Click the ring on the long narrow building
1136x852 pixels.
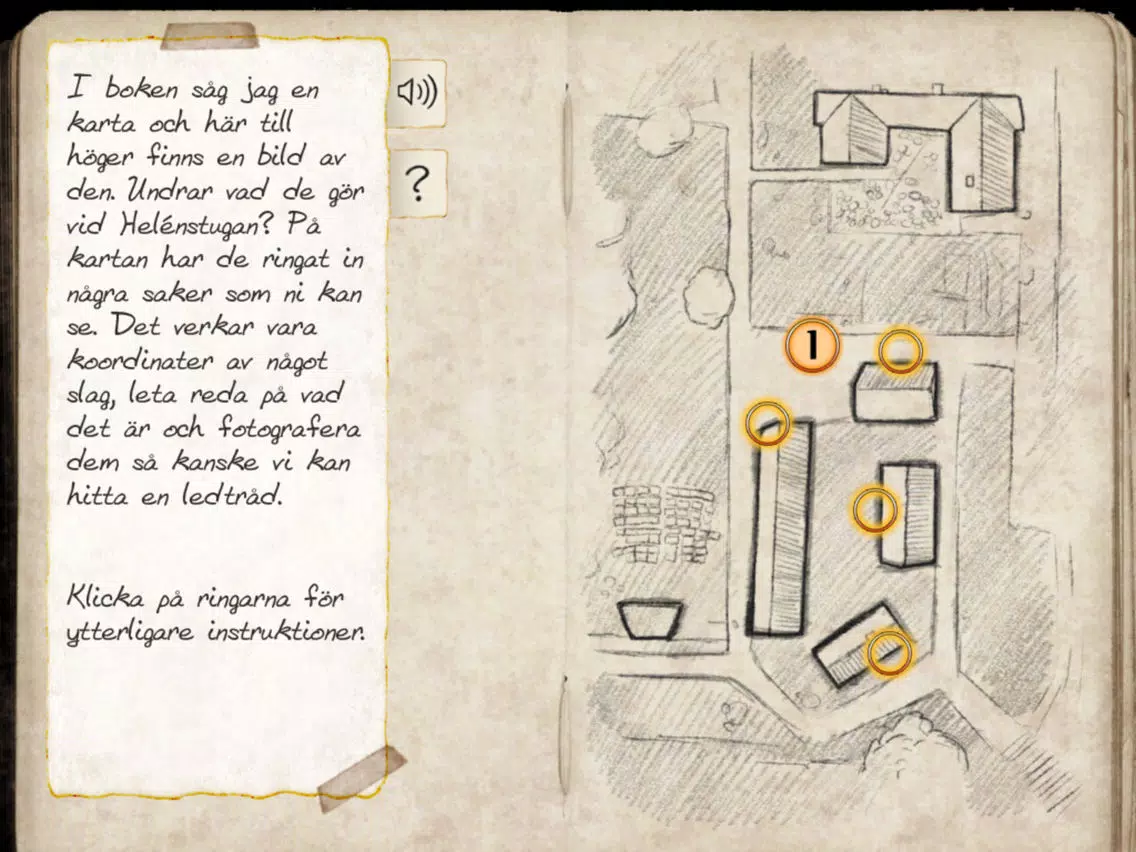pyautogui.click(x=767, y=423)
